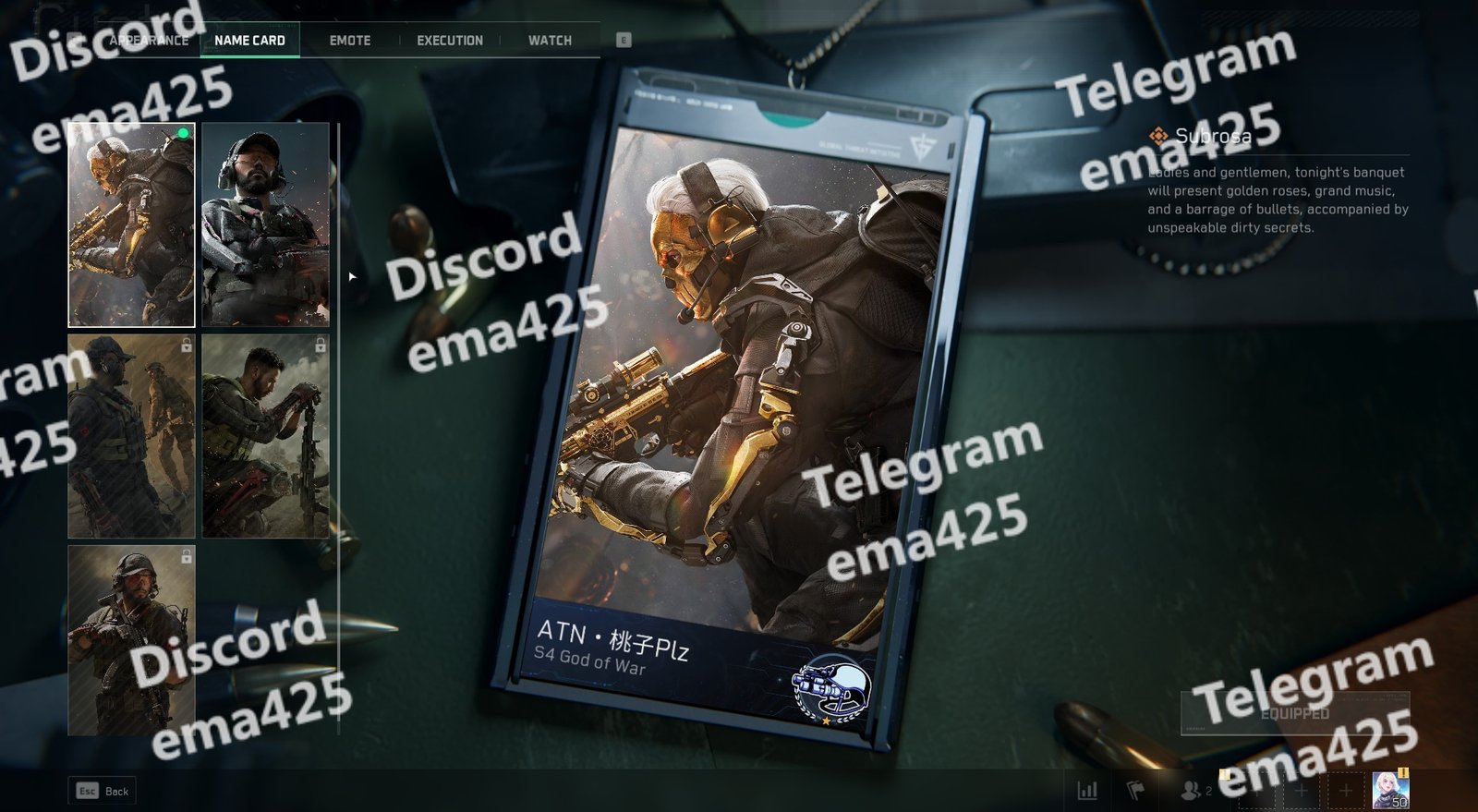The width and height of the screenshot is (1478, 812).
Task: Choose the locked helmeted operator name card
Action: 131,639
